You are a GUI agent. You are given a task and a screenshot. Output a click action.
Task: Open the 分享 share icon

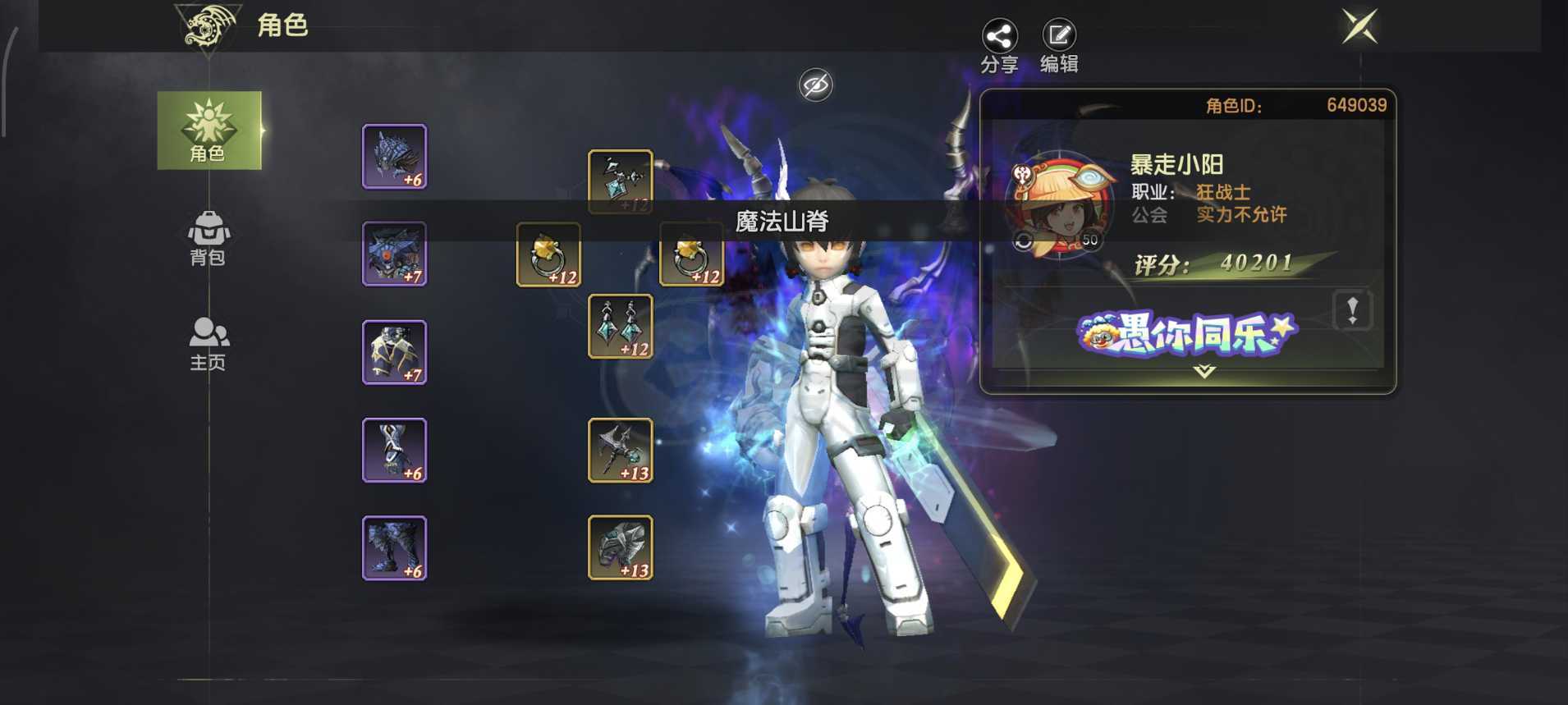(x=998, y=37)
